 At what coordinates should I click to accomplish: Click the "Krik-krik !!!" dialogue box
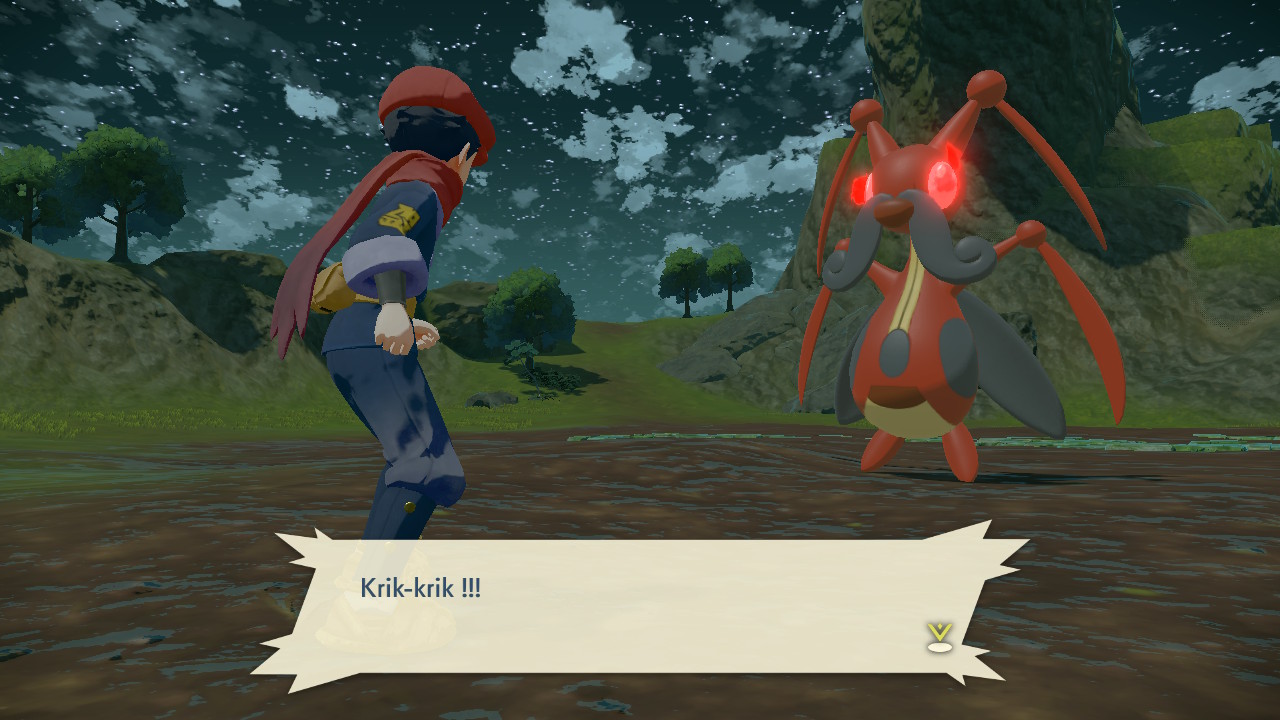[x=640, y=605]
